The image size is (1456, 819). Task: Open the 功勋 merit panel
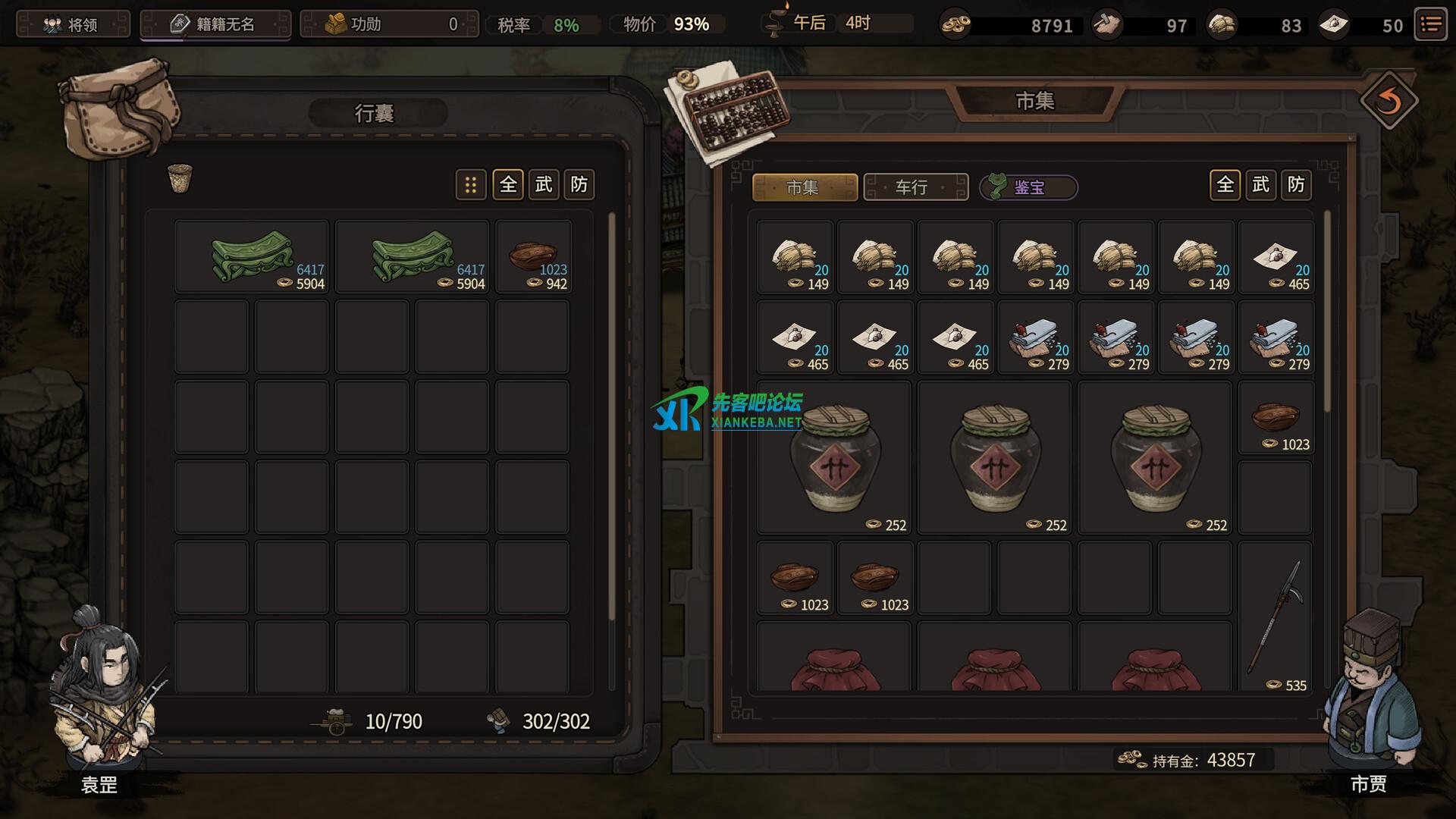390,24
